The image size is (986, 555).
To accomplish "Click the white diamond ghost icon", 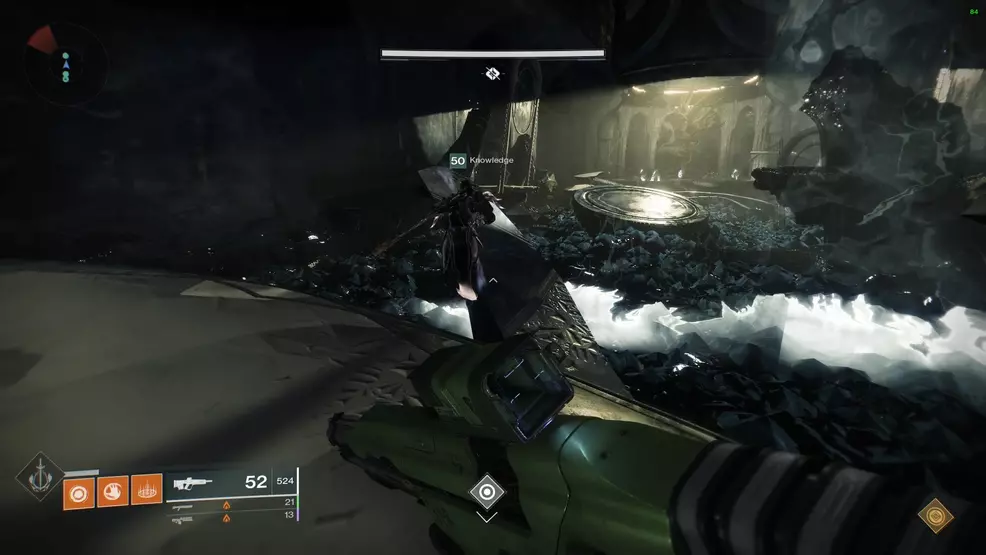I will 486,492.
